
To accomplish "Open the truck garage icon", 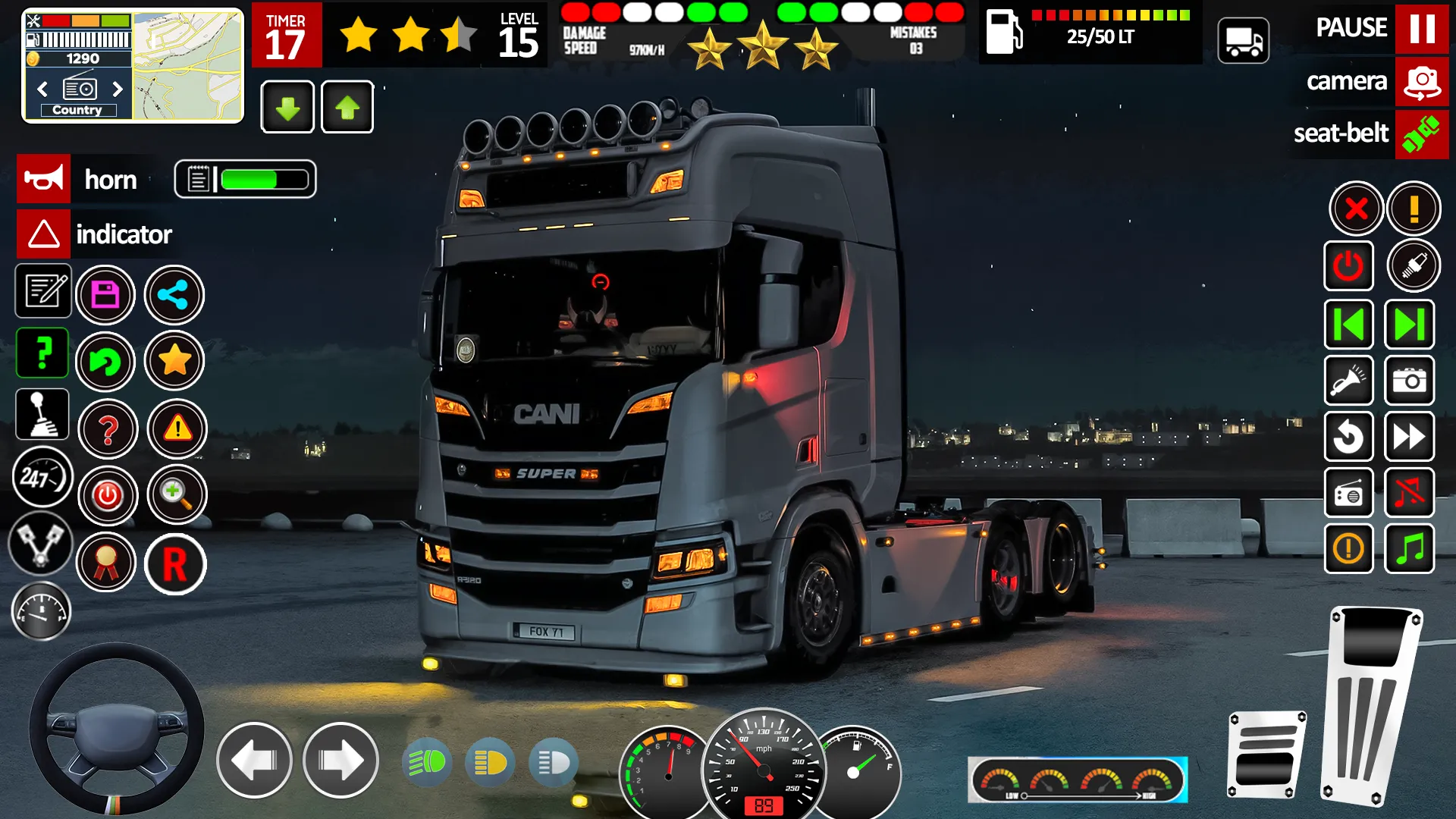I will click(1243, 39).
